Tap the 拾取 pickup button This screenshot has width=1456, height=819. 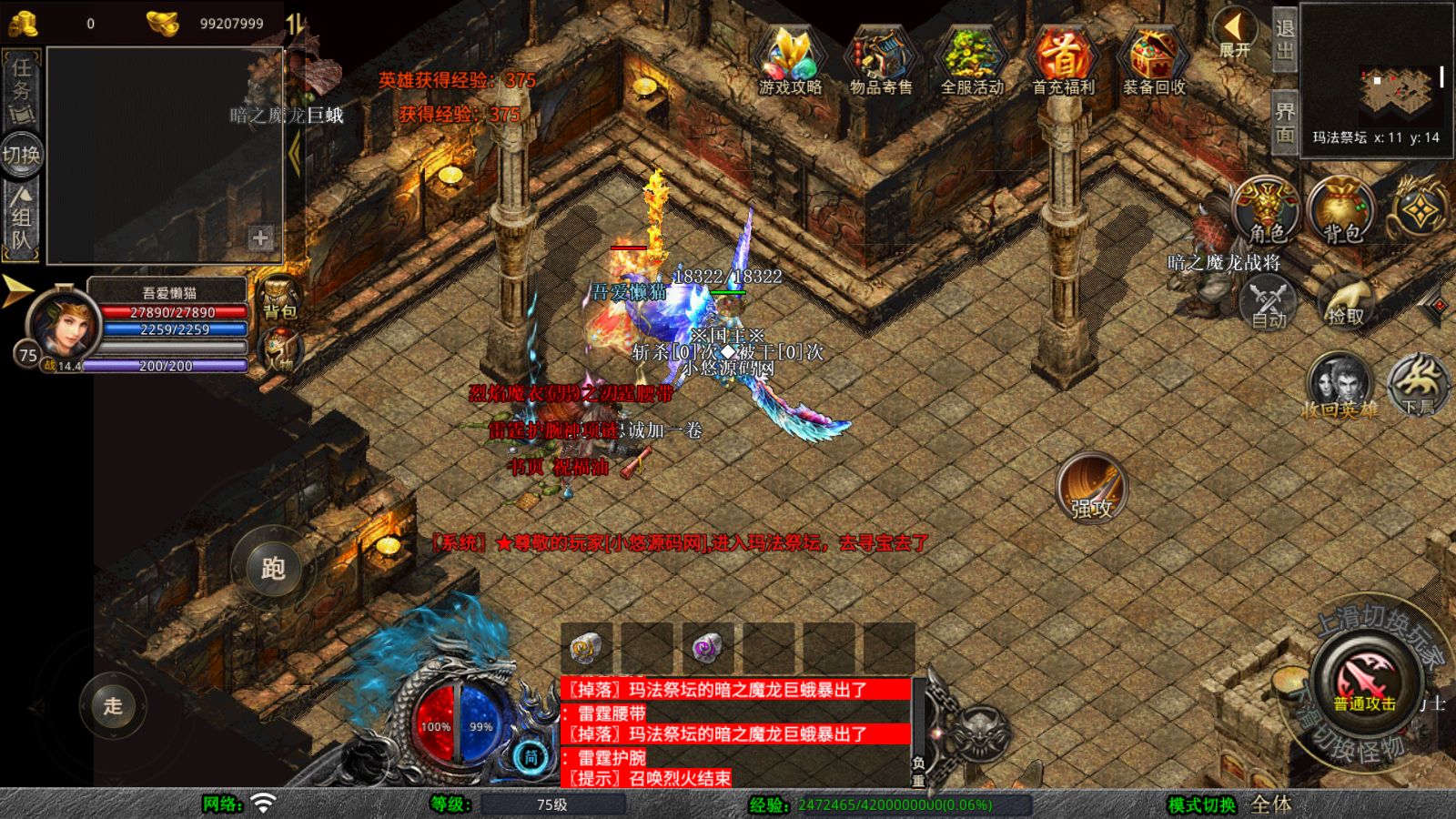[1345, 300]
